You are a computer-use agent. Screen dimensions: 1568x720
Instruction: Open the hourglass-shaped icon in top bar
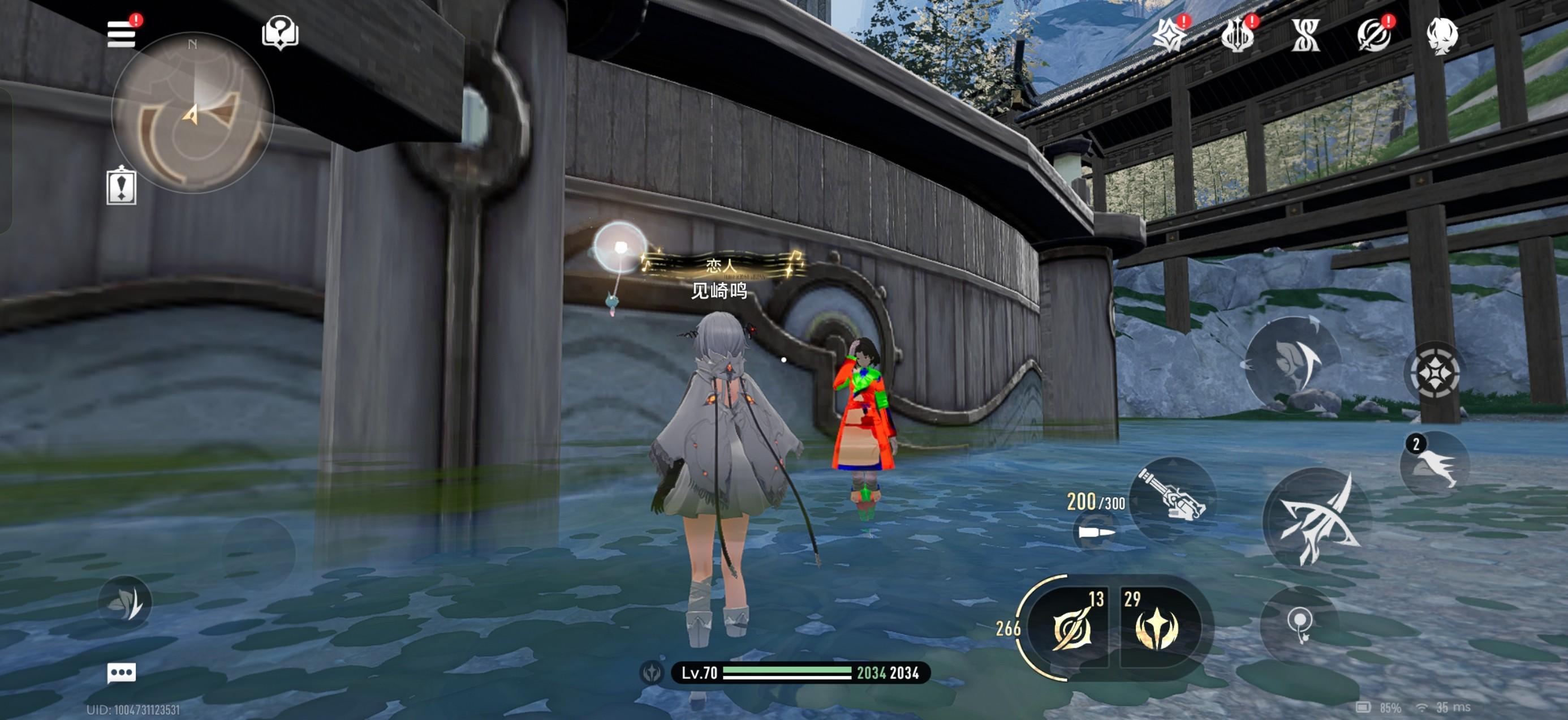click(x=1306, y=35)
